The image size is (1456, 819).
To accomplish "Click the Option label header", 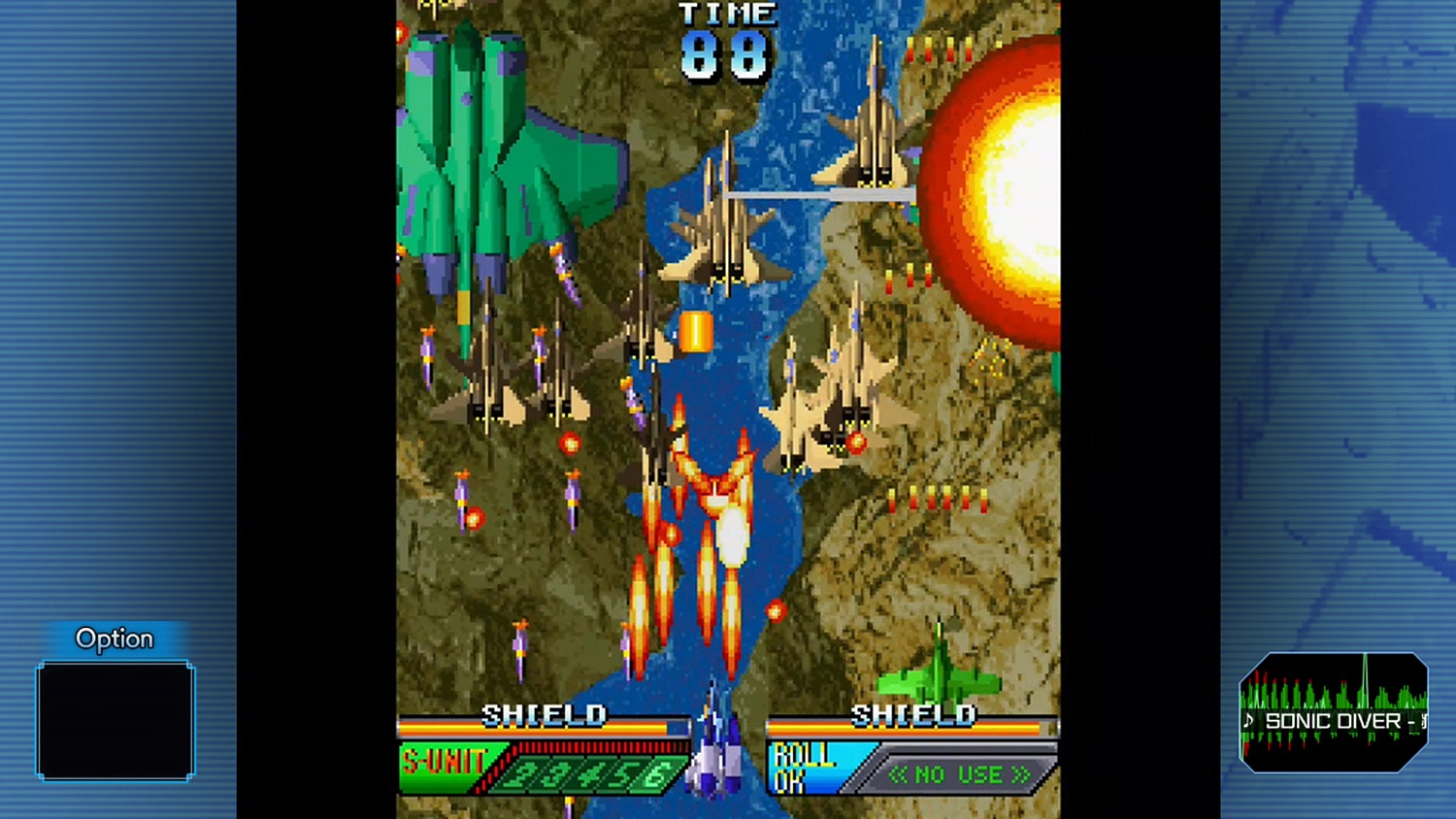I will [x=115, y=638].
